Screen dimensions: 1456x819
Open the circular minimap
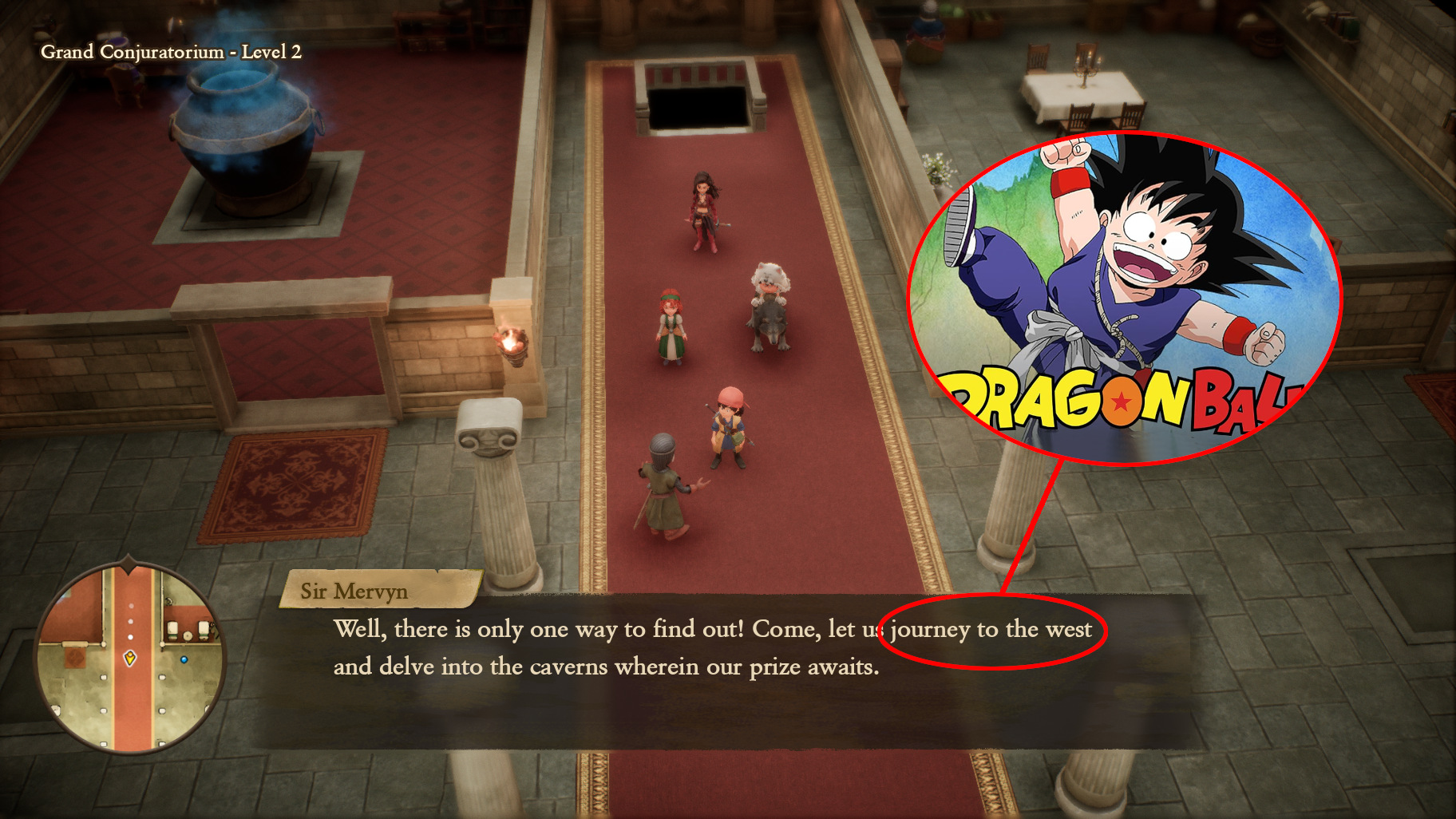click(x=130, y=659)
